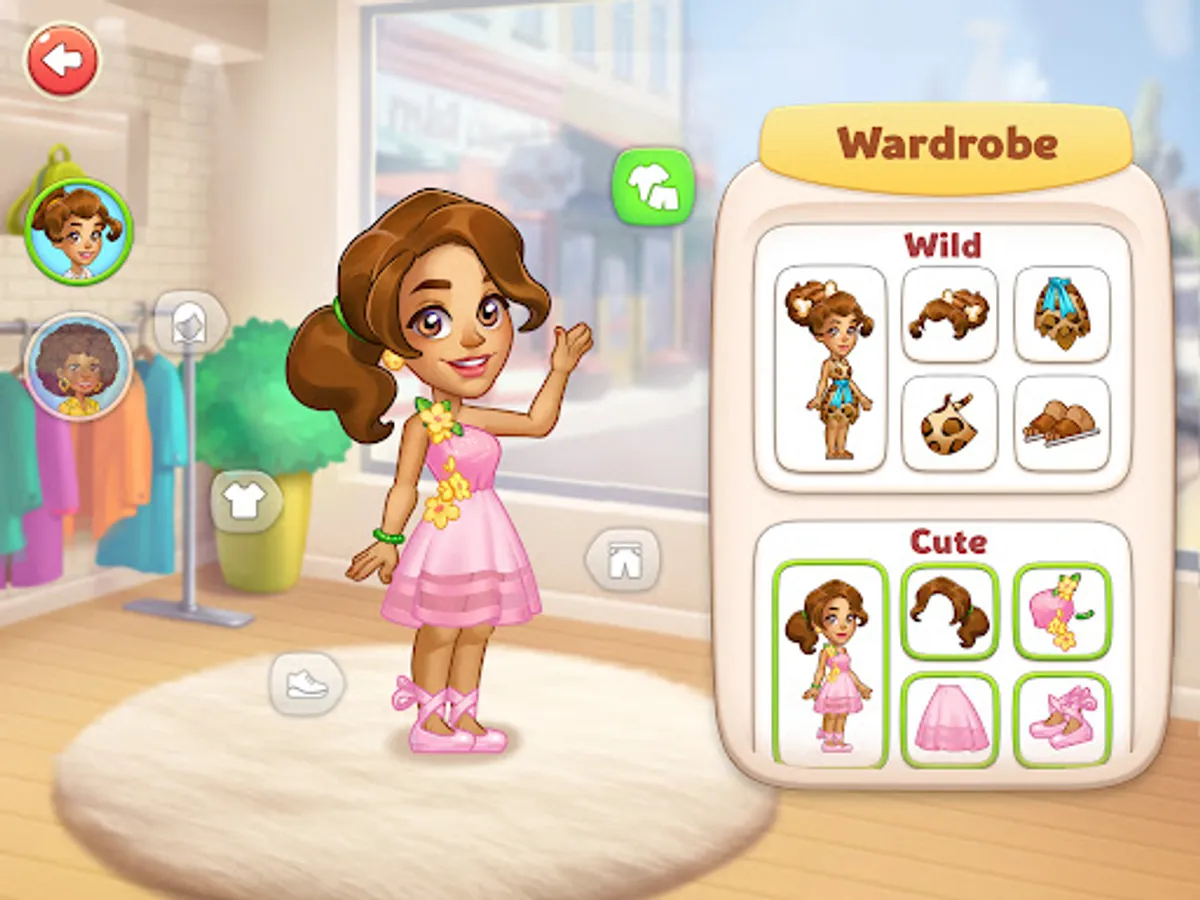Tap the hairstyle category bubble

[190, 323]
